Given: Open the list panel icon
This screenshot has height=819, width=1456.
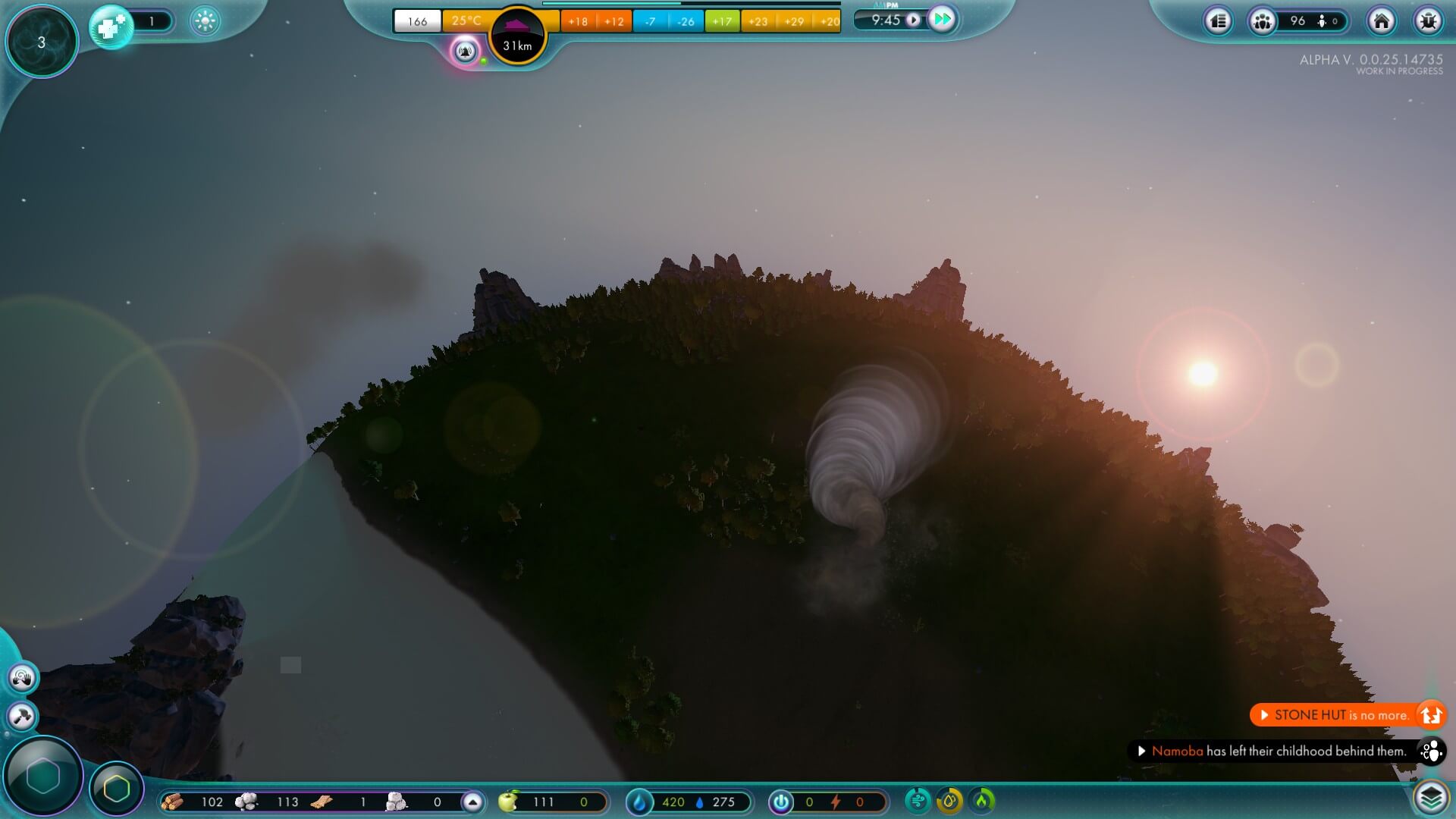Looking at the screenshot, I should [1219, 21].
